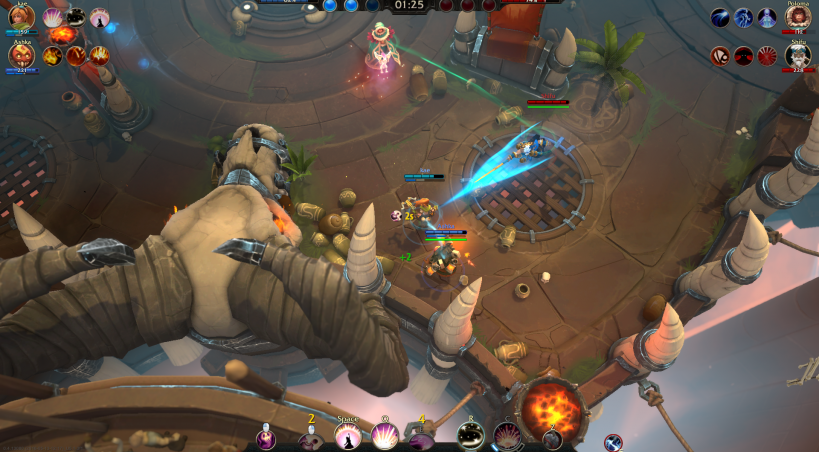Trigger the R ability with the dark starry swirl
Image resolution: width=819 pixels, height=452 pixels.
coord(471,435)
